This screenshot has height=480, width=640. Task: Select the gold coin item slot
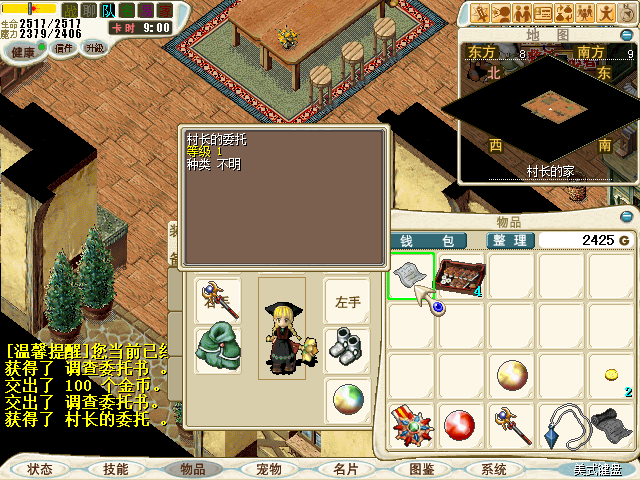tap(610, 375)
